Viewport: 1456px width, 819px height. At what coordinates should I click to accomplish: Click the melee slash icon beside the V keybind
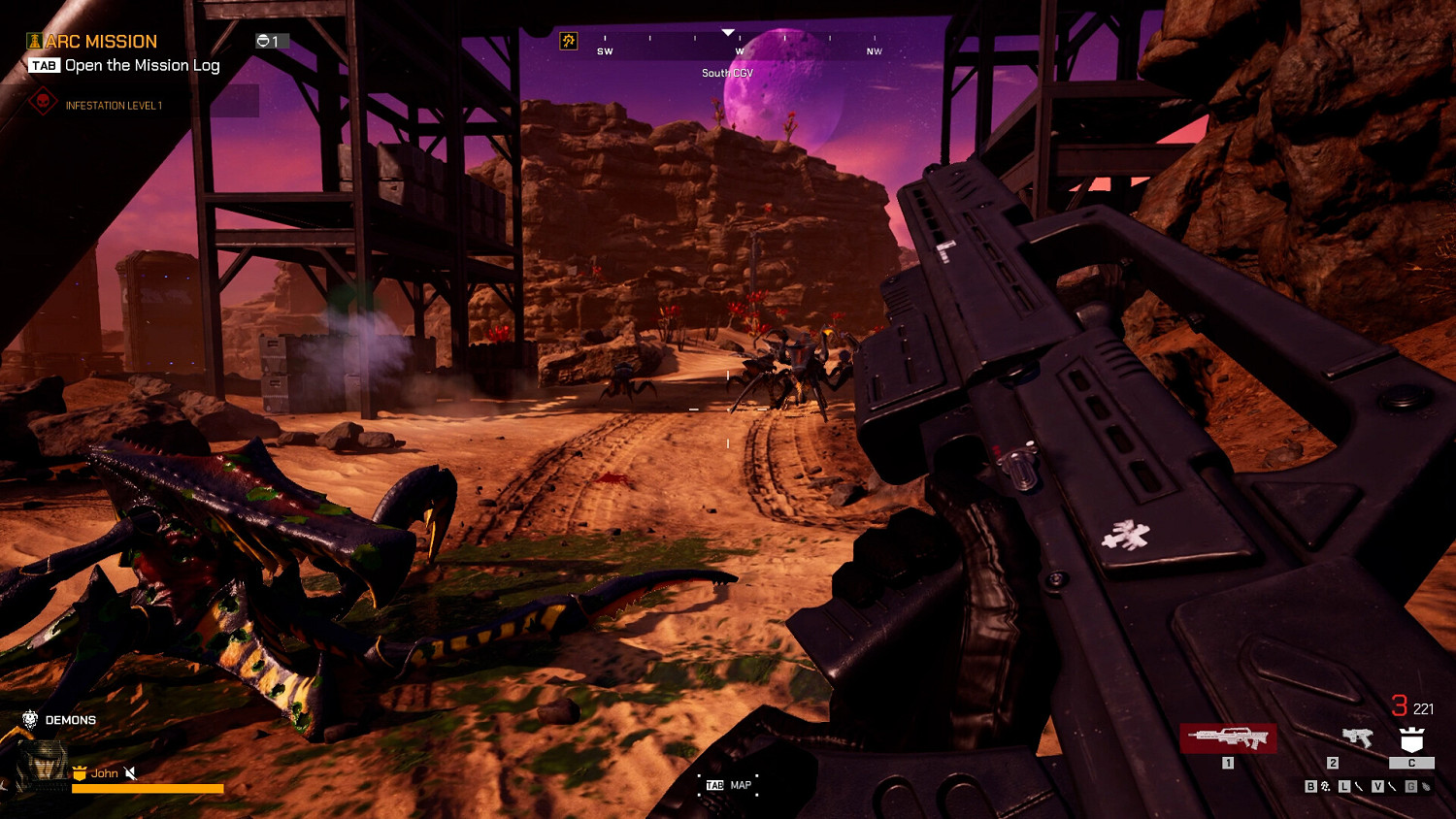[1392, 786]
